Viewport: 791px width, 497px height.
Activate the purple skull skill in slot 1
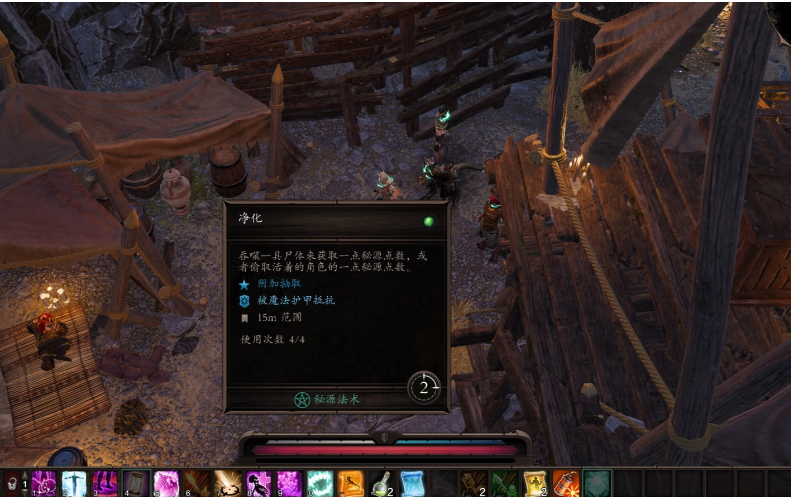click(x=44, y=483)
